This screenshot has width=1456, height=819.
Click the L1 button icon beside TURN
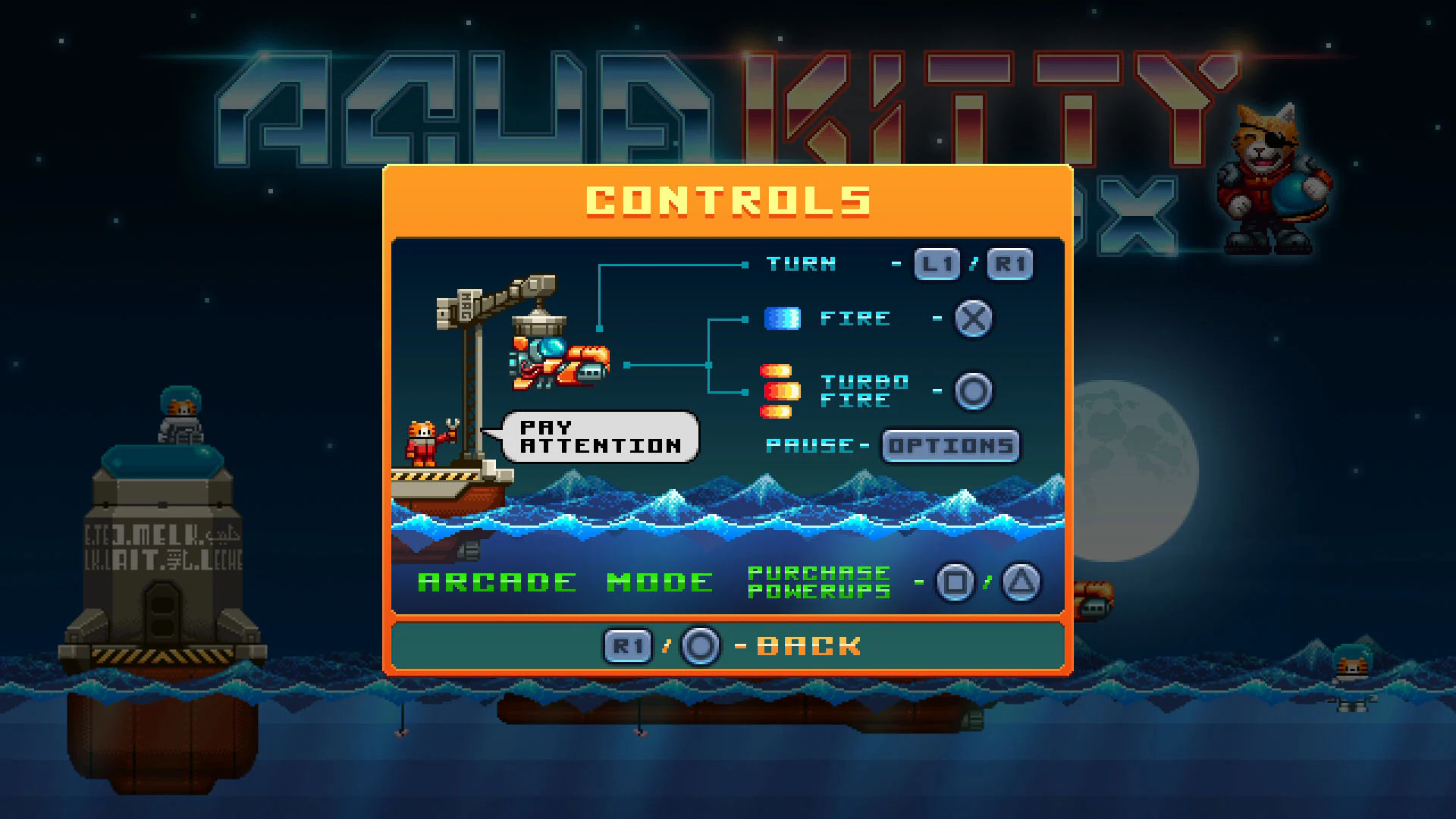[935, 264]
